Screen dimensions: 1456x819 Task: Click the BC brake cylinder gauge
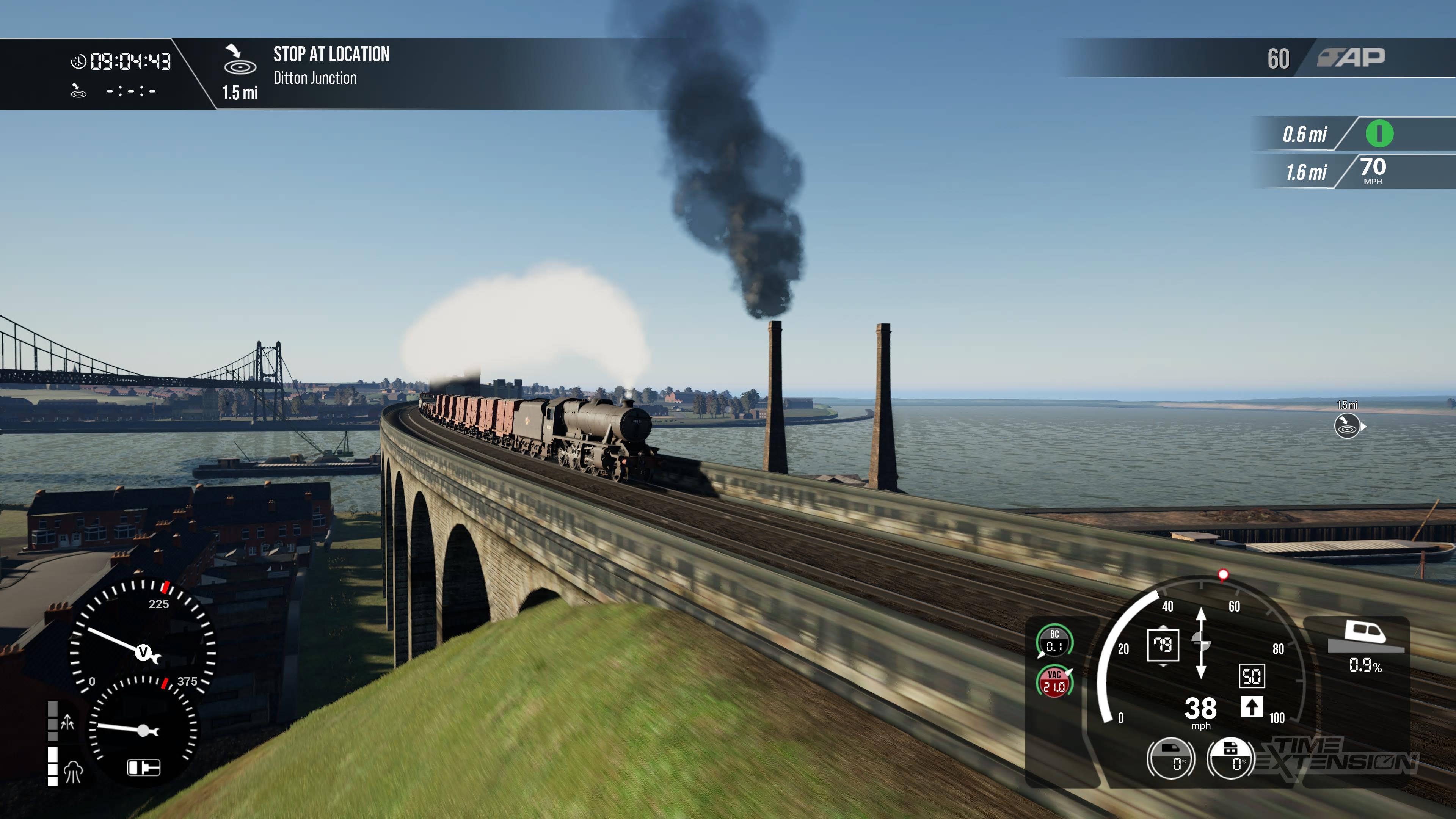[x=1054, y=641]
